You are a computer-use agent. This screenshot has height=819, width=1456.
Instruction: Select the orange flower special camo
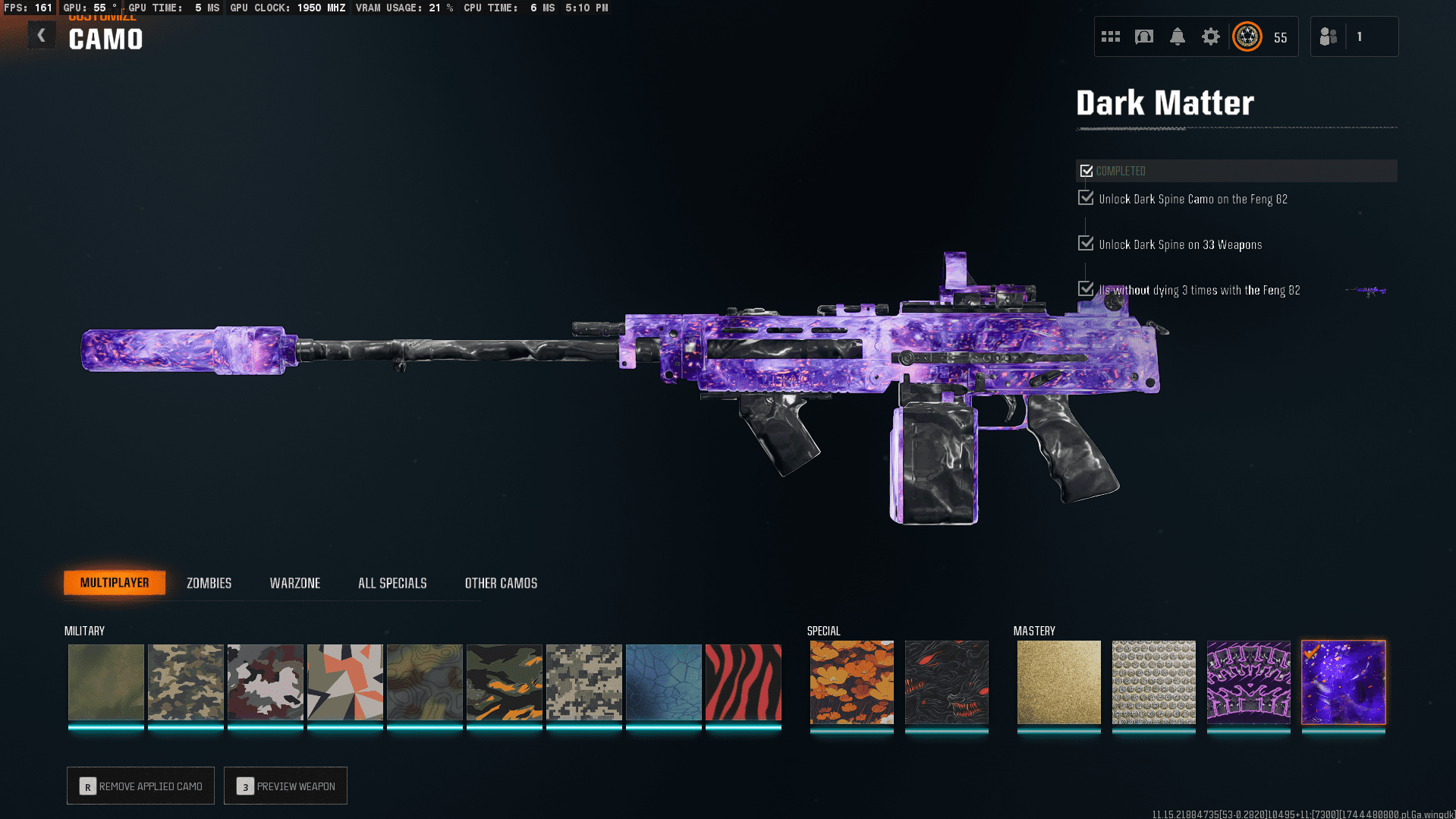tap(851, 682)
